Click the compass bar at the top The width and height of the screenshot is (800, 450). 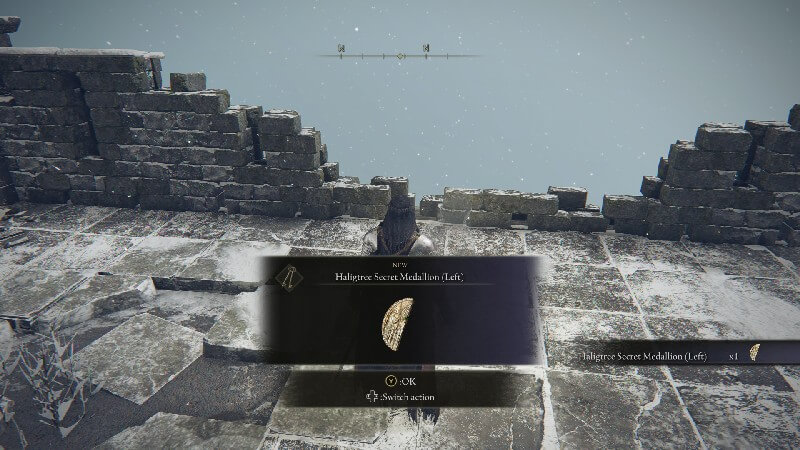coord(399,54)
